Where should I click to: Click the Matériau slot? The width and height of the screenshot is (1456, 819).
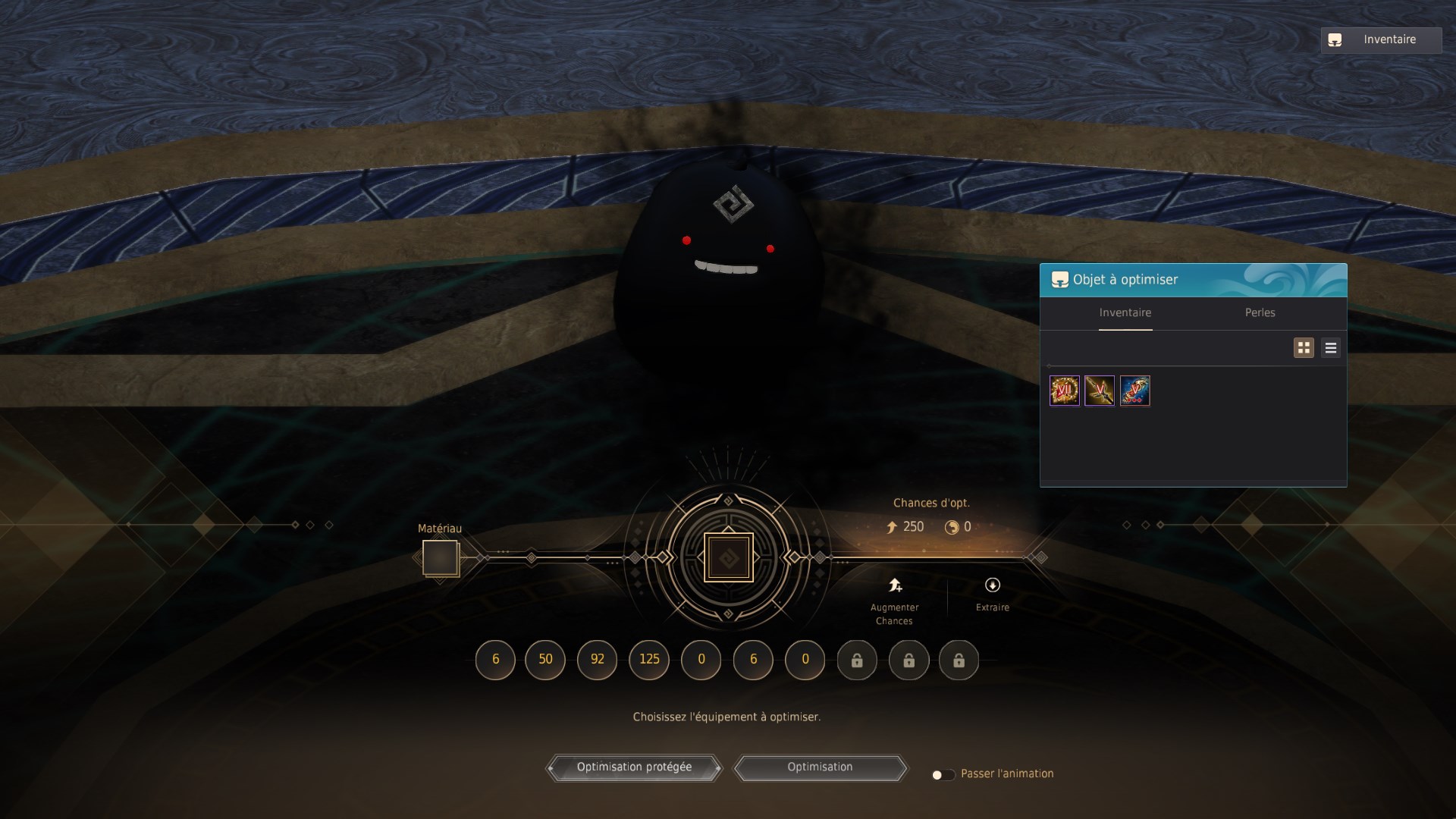click(440, 558)
